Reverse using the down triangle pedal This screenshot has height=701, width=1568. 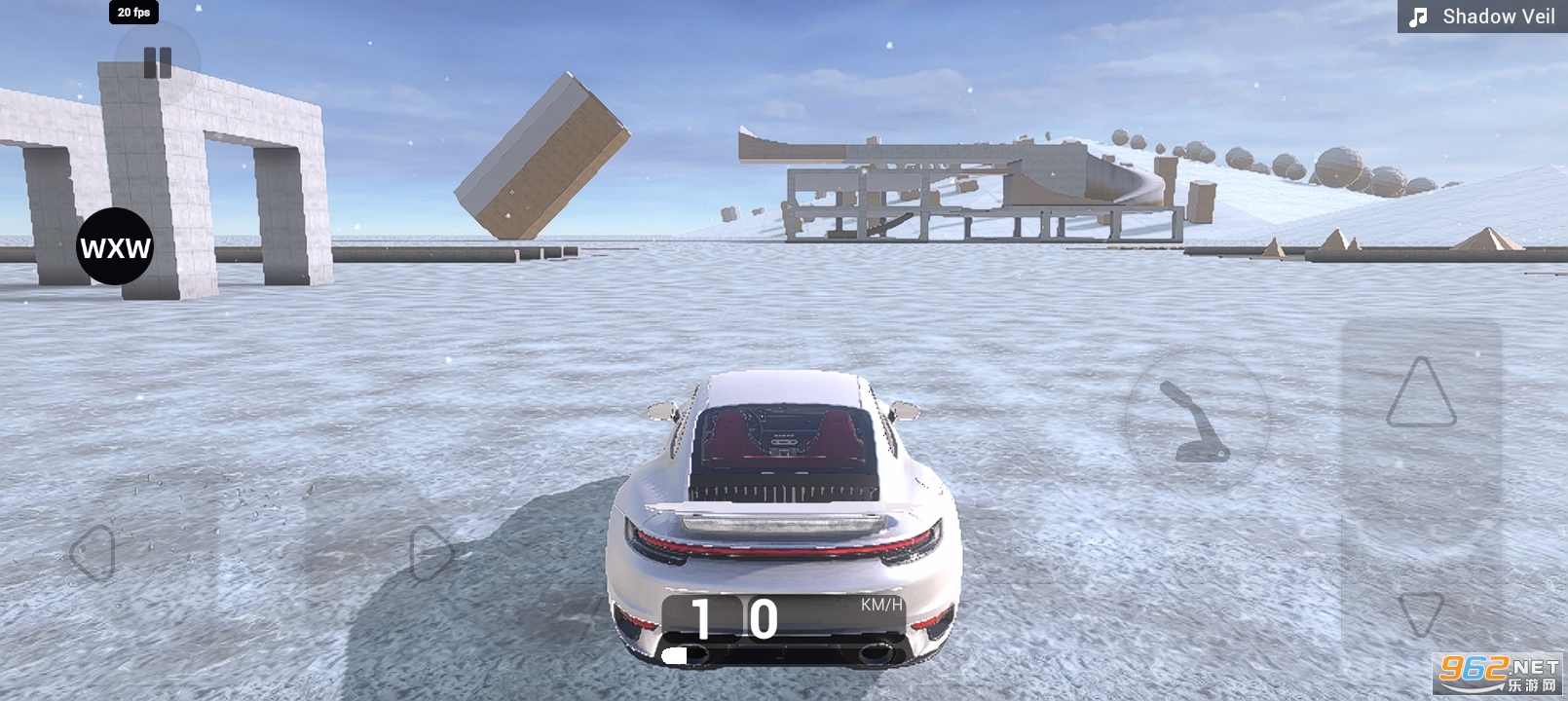1421,613
